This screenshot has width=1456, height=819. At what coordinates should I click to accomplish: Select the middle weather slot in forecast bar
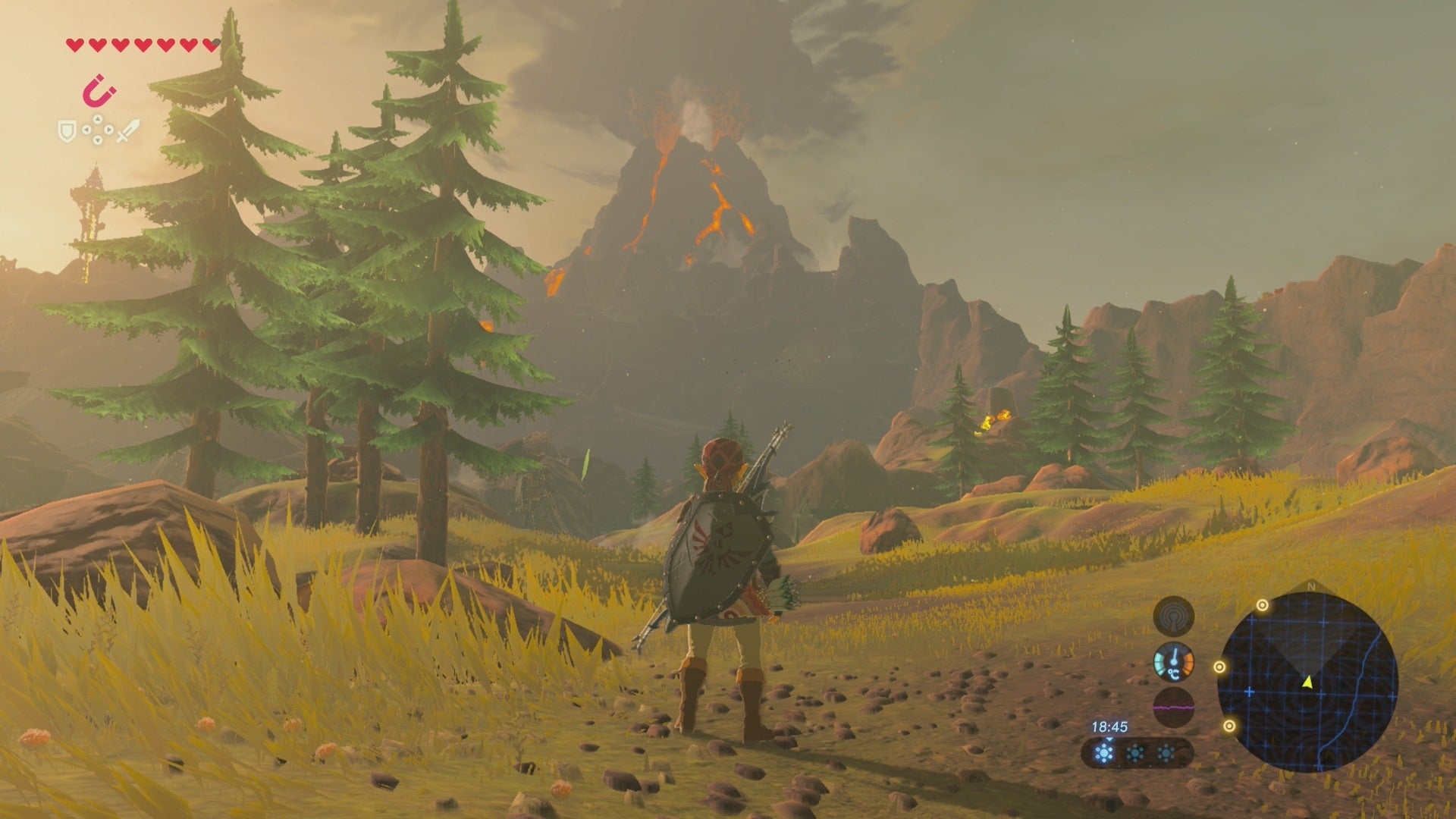click(x=1136, y=752)
